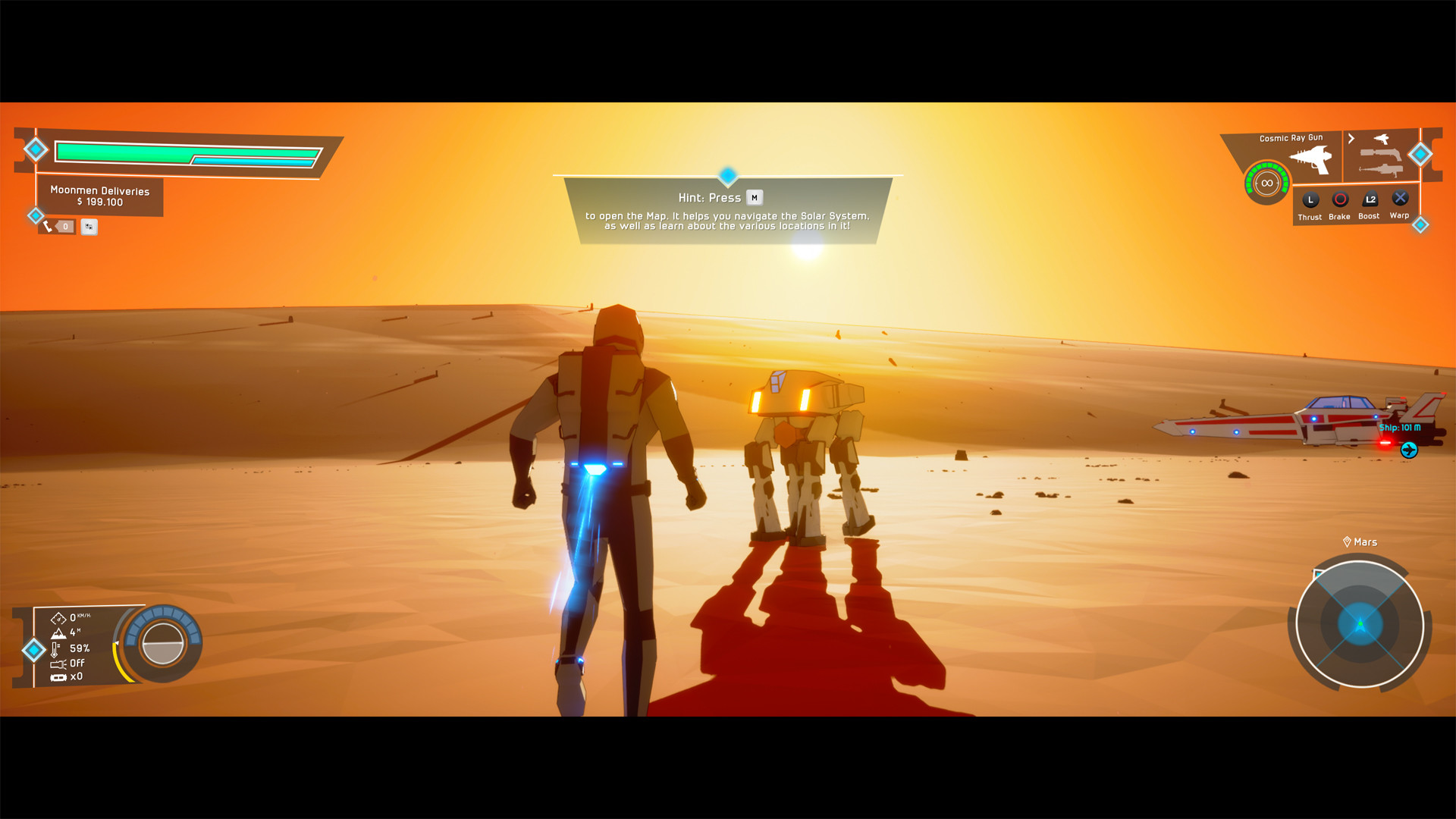Click the diamond marker beside the health bar
Screen dimensions: 1456x819
click(x=34, y=150)
